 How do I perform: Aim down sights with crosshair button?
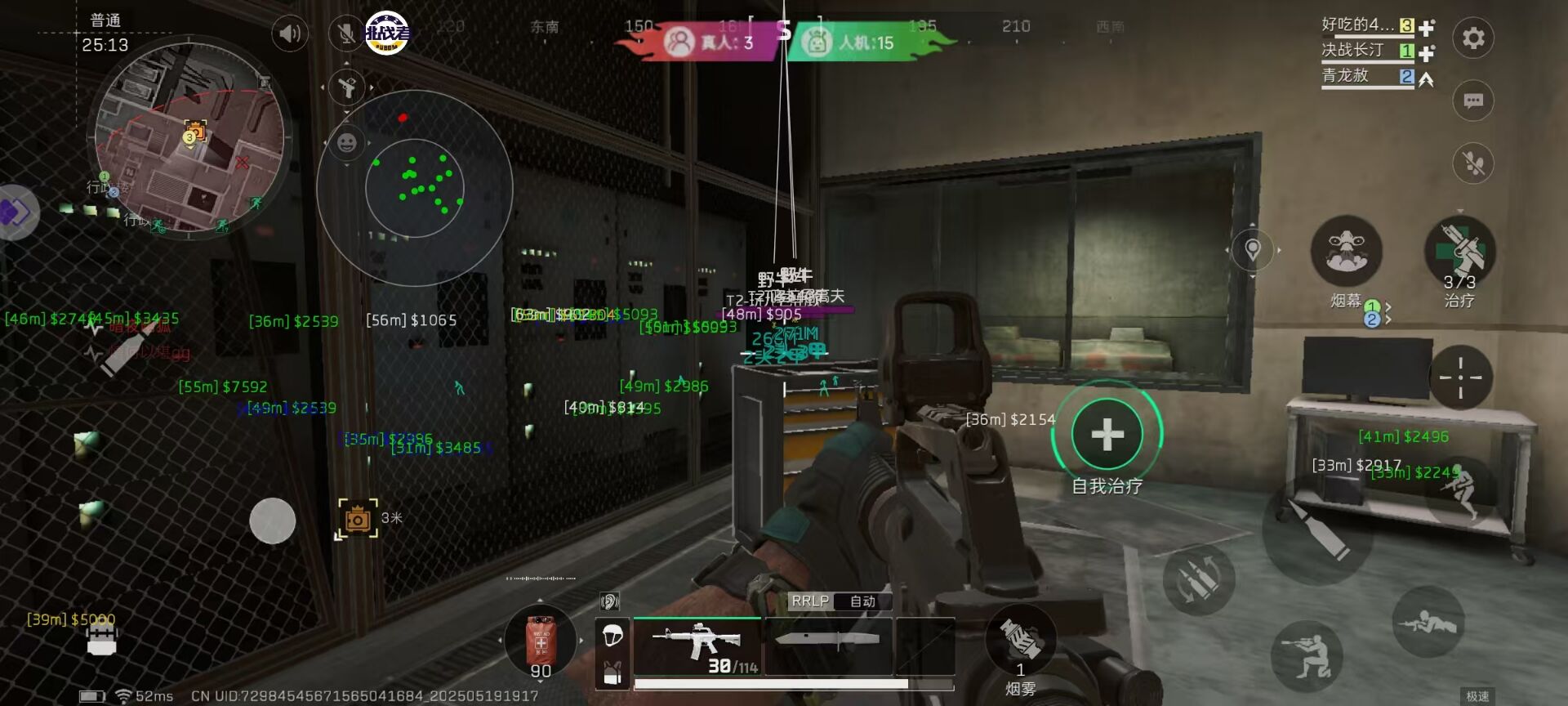[x=1460, y=377]
